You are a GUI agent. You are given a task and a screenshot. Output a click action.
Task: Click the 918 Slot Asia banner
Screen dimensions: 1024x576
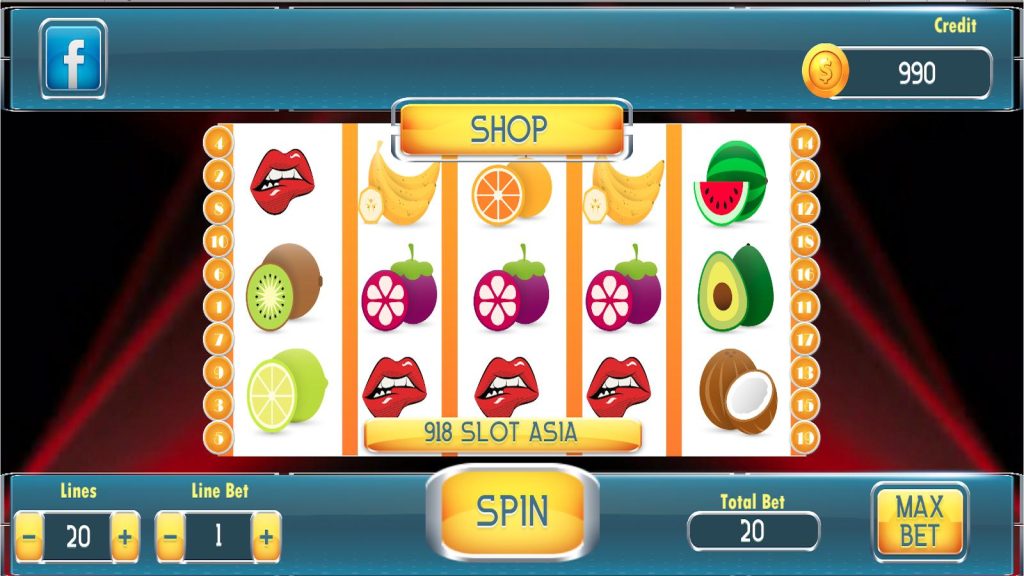pos(502,434)
